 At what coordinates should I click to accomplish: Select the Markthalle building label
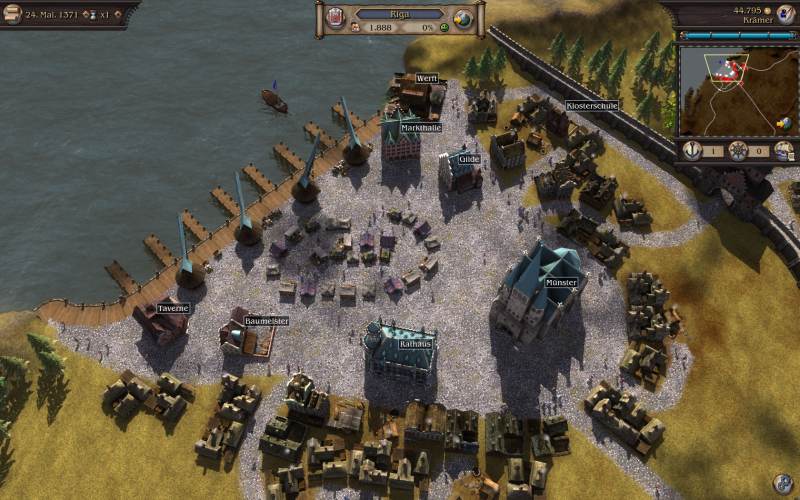[x=421, y=128]
